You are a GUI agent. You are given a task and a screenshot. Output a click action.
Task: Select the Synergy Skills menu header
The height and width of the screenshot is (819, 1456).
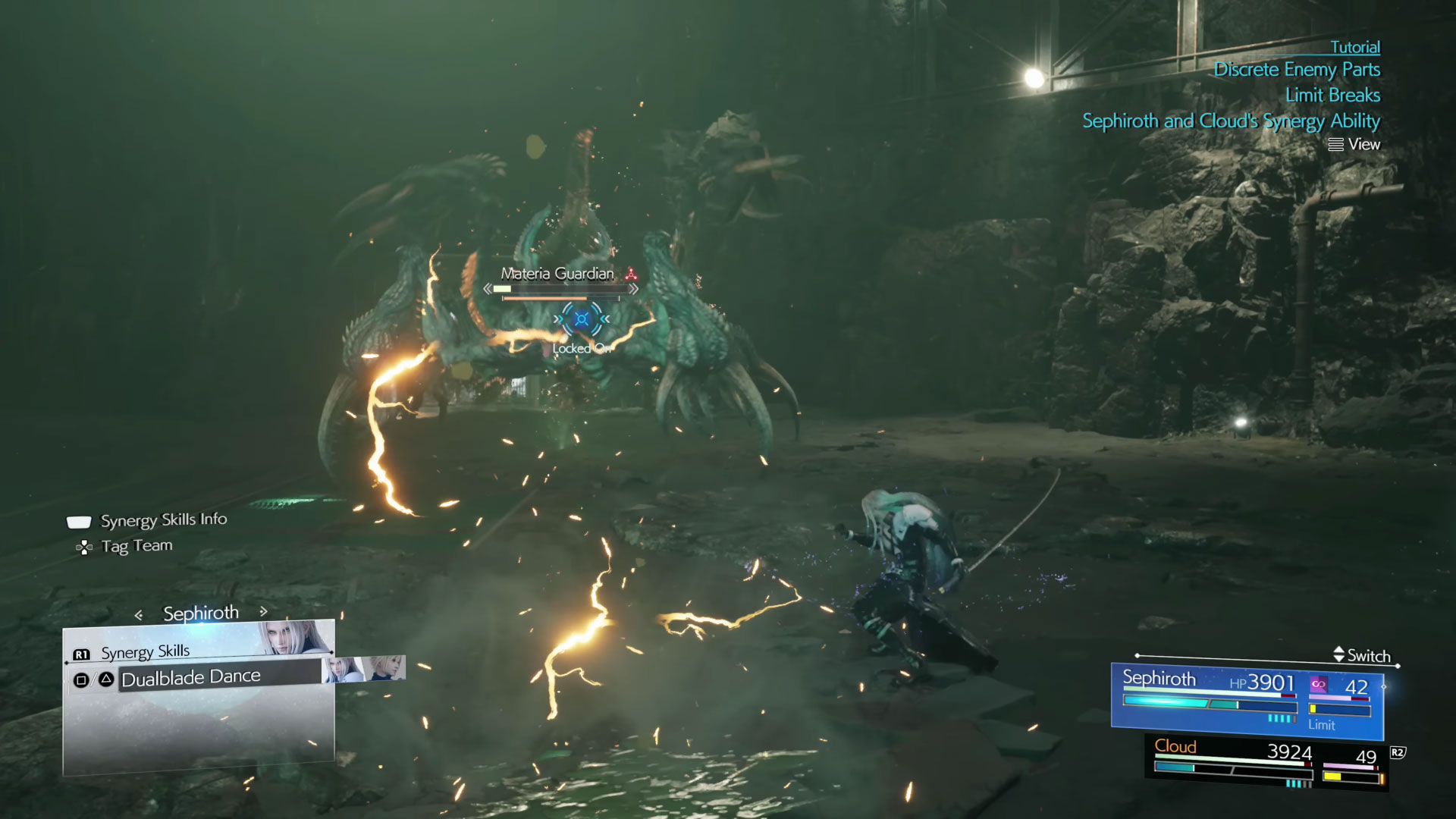click(145, 652)
